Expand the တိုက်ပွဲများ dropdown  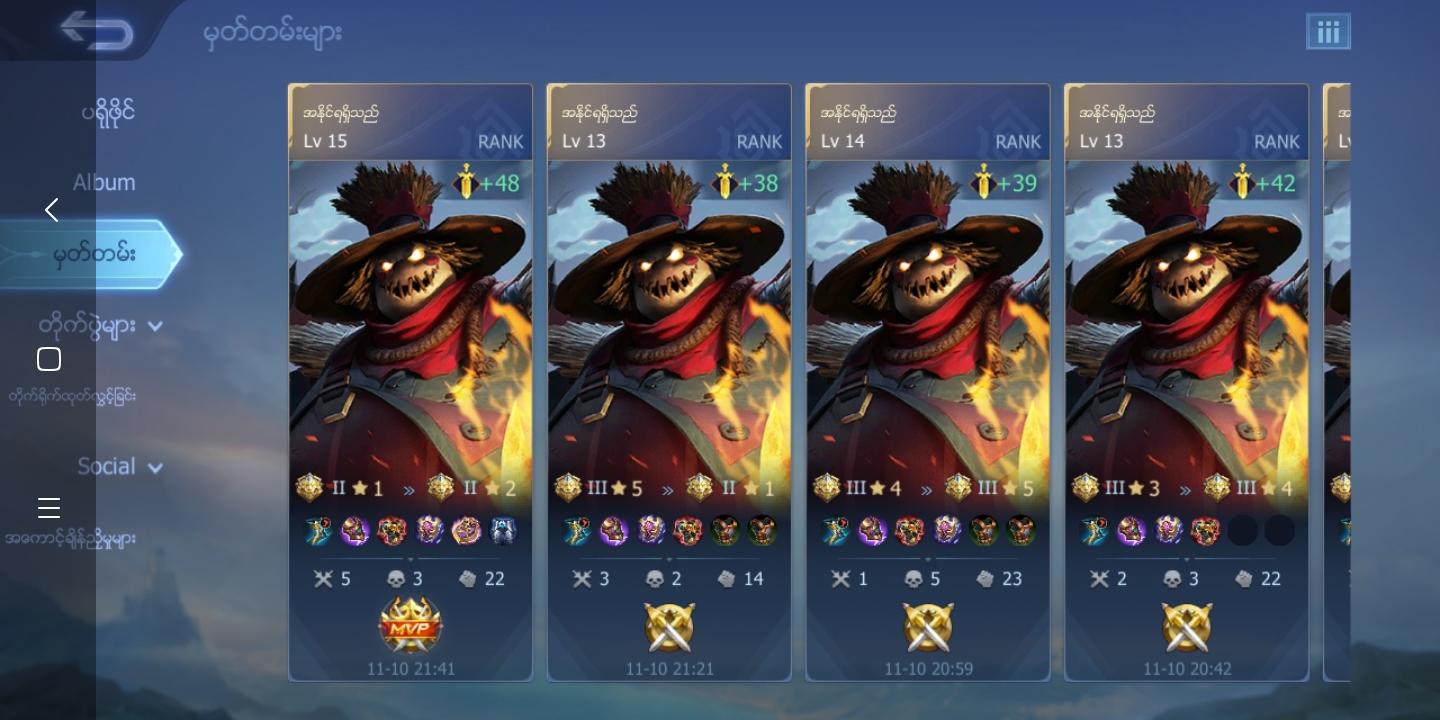(x=155, y=327)
